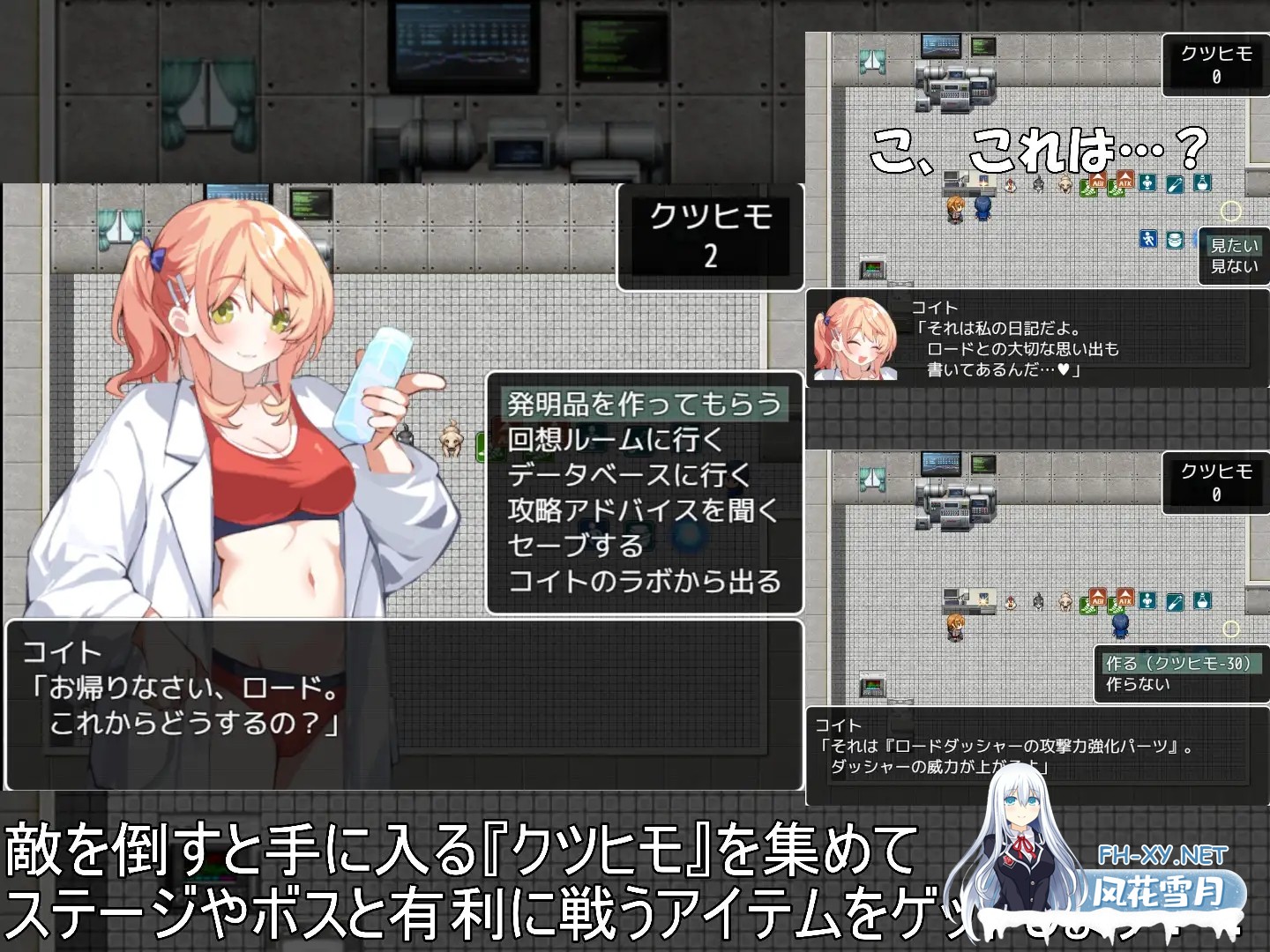Image resolution: width=1270 pixels, height=952 pixels.
Task: Select 作らない to cancel crafting
Action: tap(1136, 683)
